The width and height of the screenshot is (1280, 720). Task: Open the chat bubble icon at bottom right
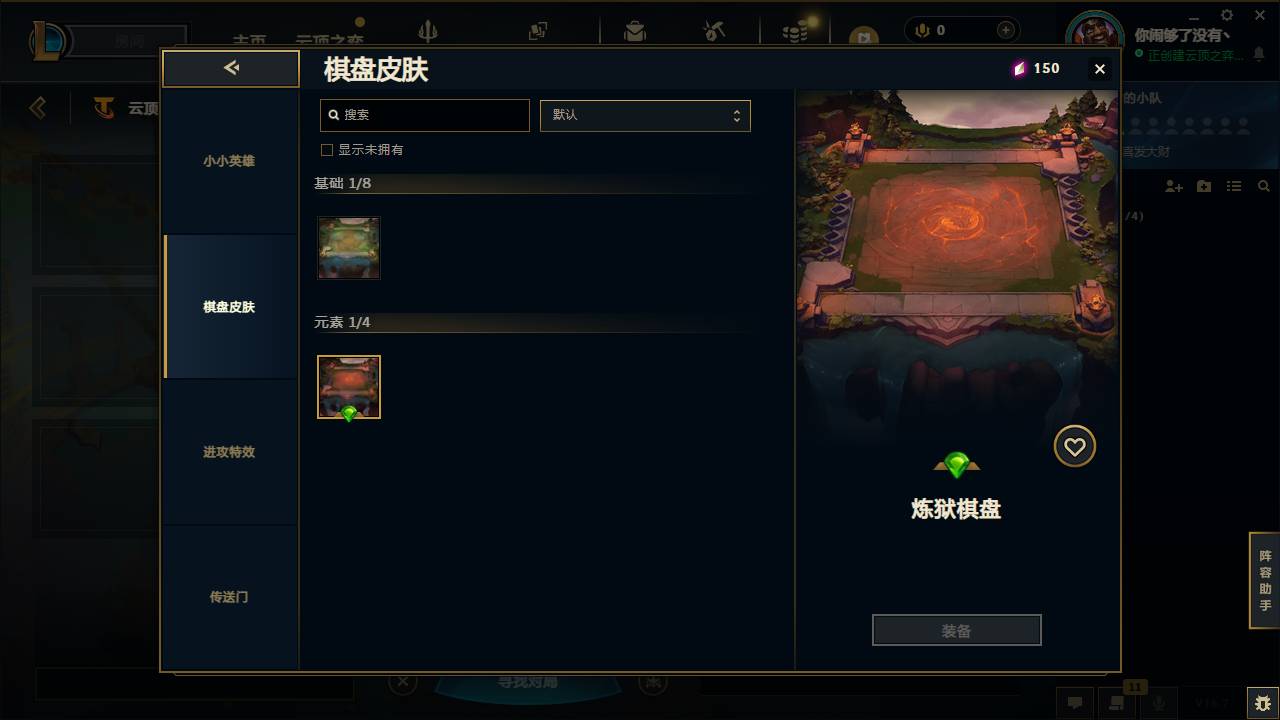[1075, 703]
